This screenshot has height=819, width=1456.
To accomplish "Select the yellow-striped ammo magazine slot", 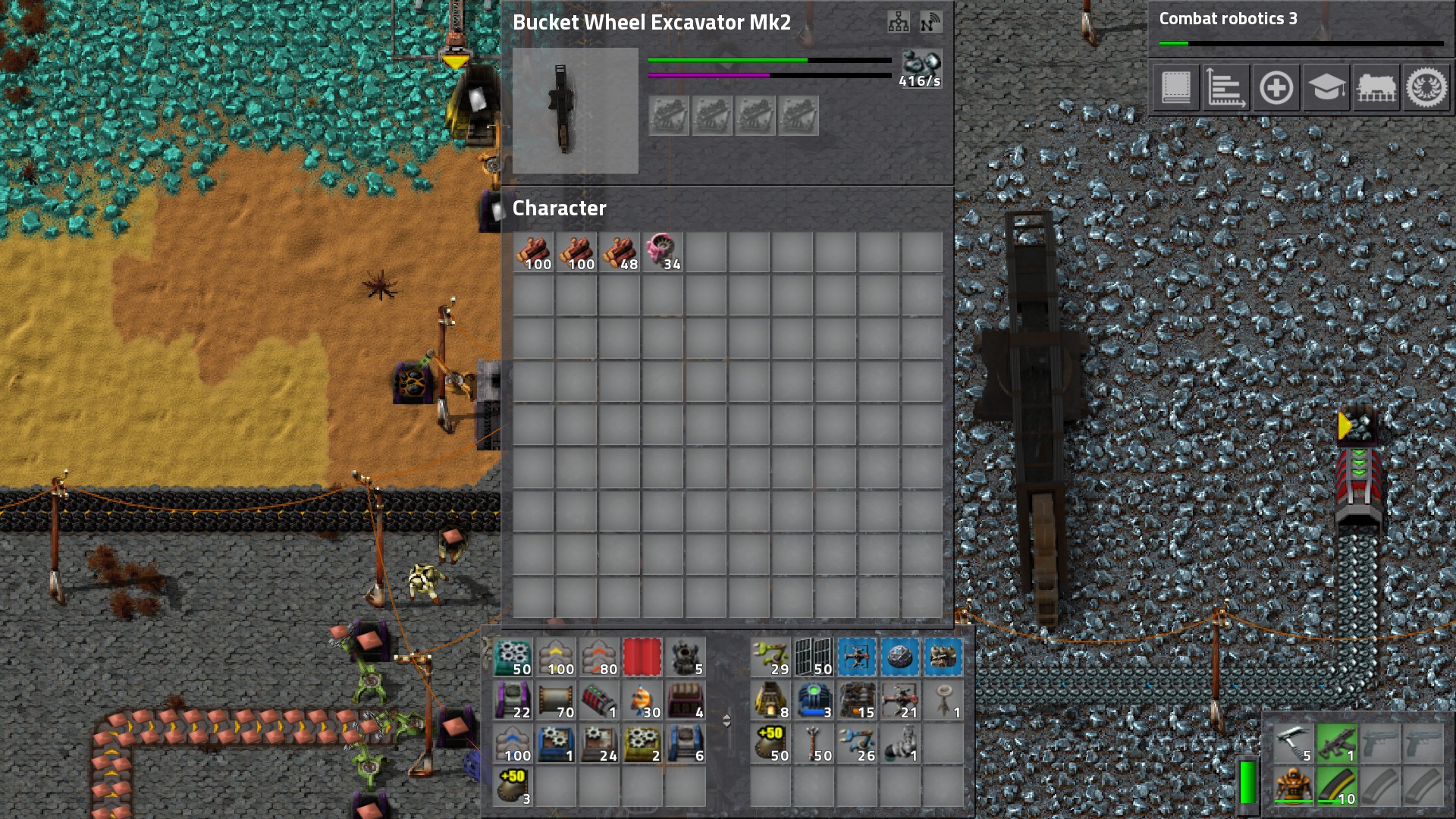I will [1337, 786].
